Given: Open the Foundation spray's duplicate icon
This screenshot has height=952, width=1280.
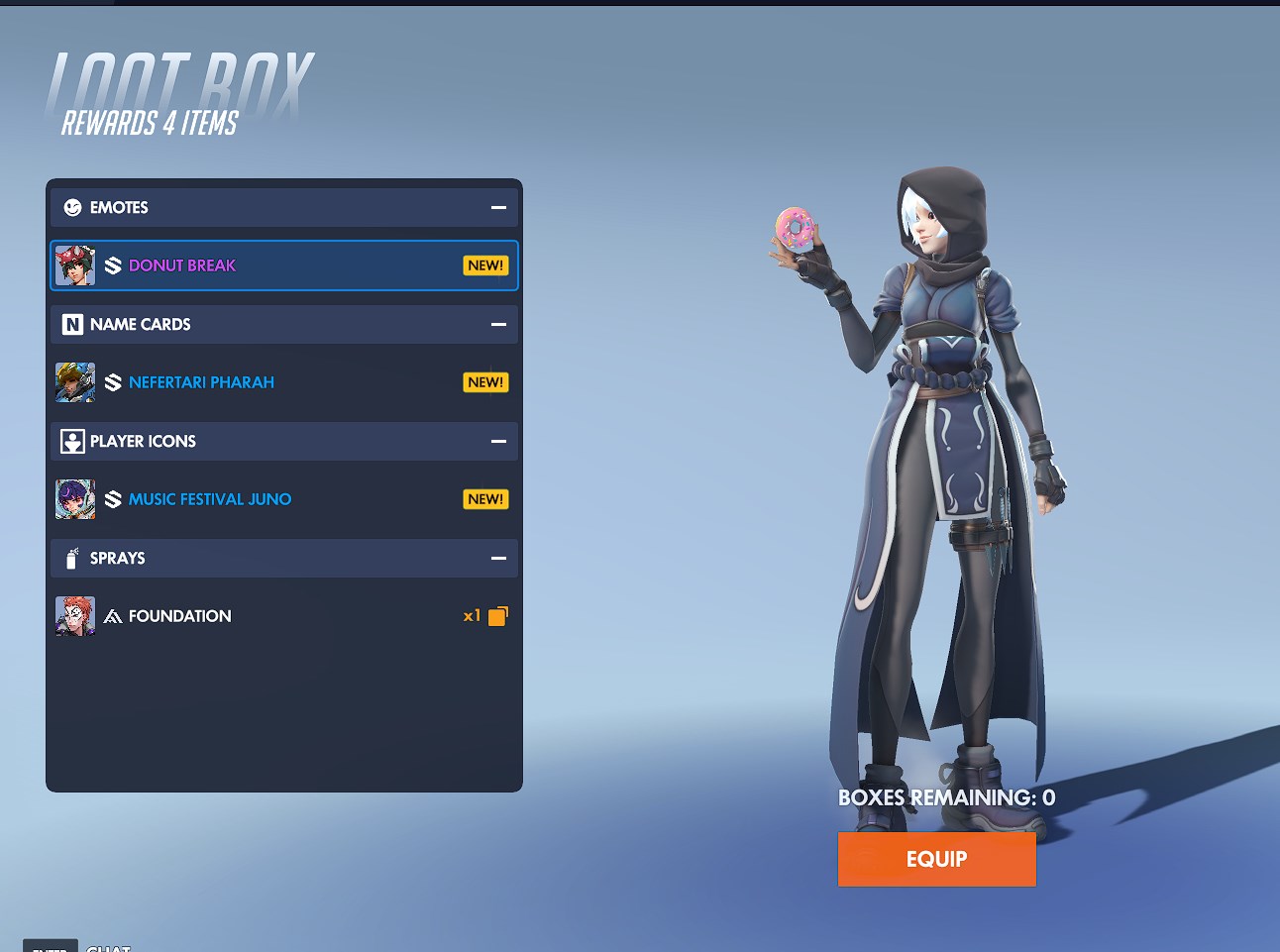Looking at the screenshot, I should (497, 616).
